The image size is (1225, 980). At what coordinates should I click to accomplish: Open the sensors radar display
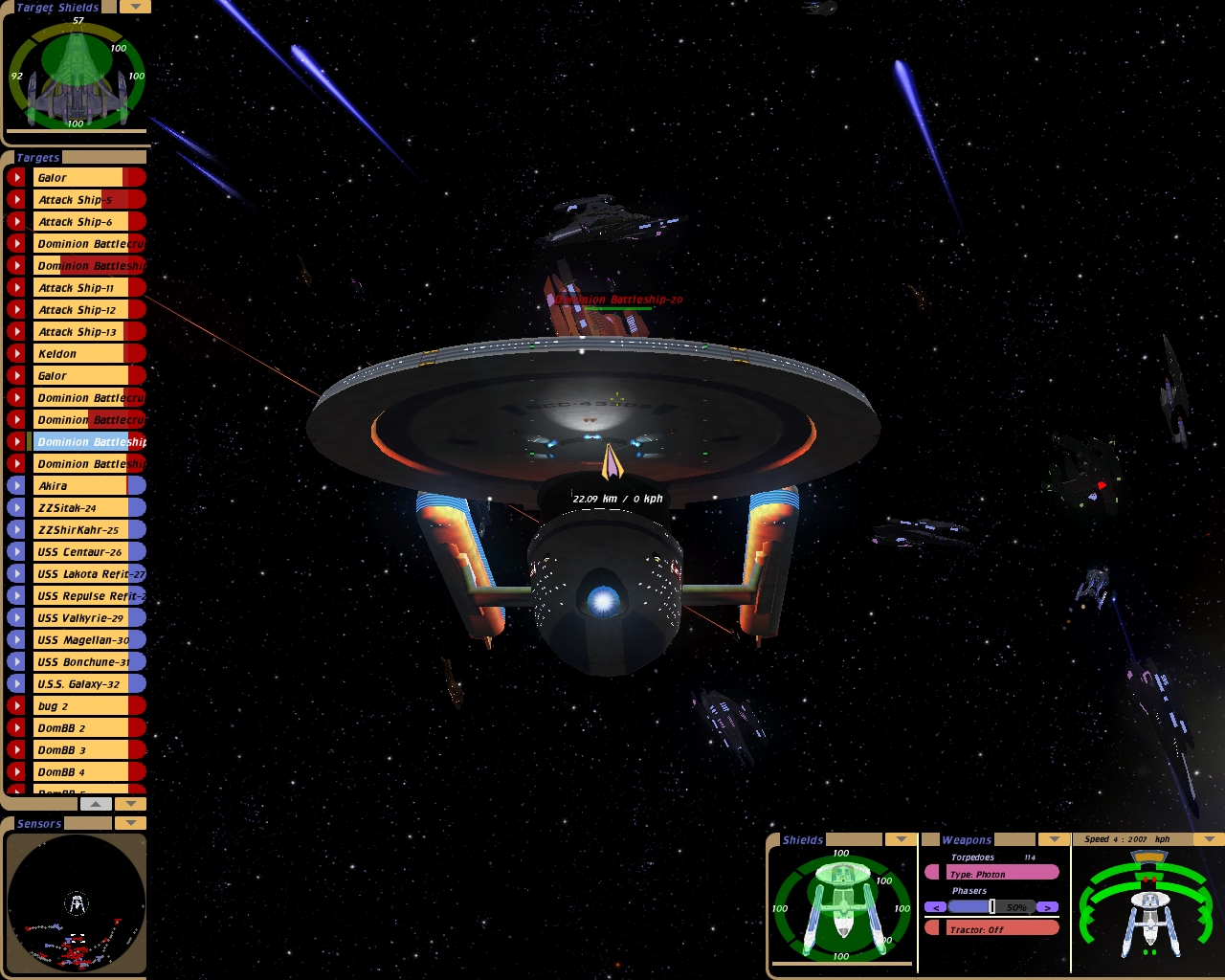(x=77, y=903)
